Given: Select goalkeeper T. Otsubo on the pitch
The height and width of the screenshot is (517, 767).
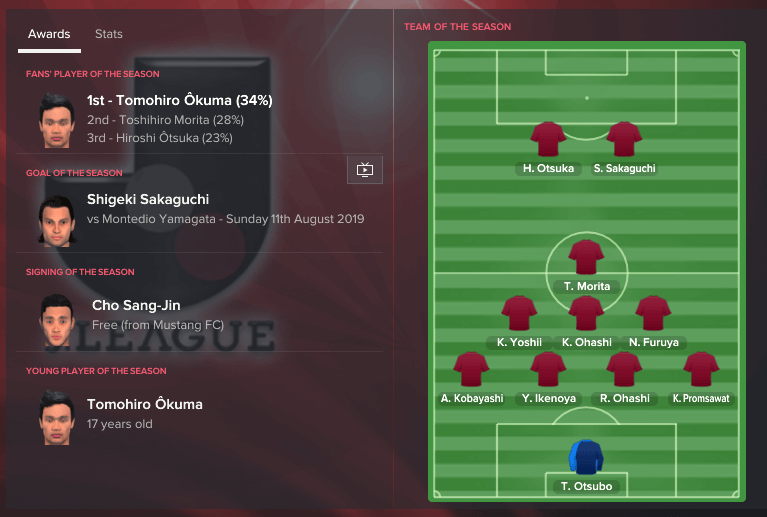Looking at the screenshot, I should click(x=586, y=457).
